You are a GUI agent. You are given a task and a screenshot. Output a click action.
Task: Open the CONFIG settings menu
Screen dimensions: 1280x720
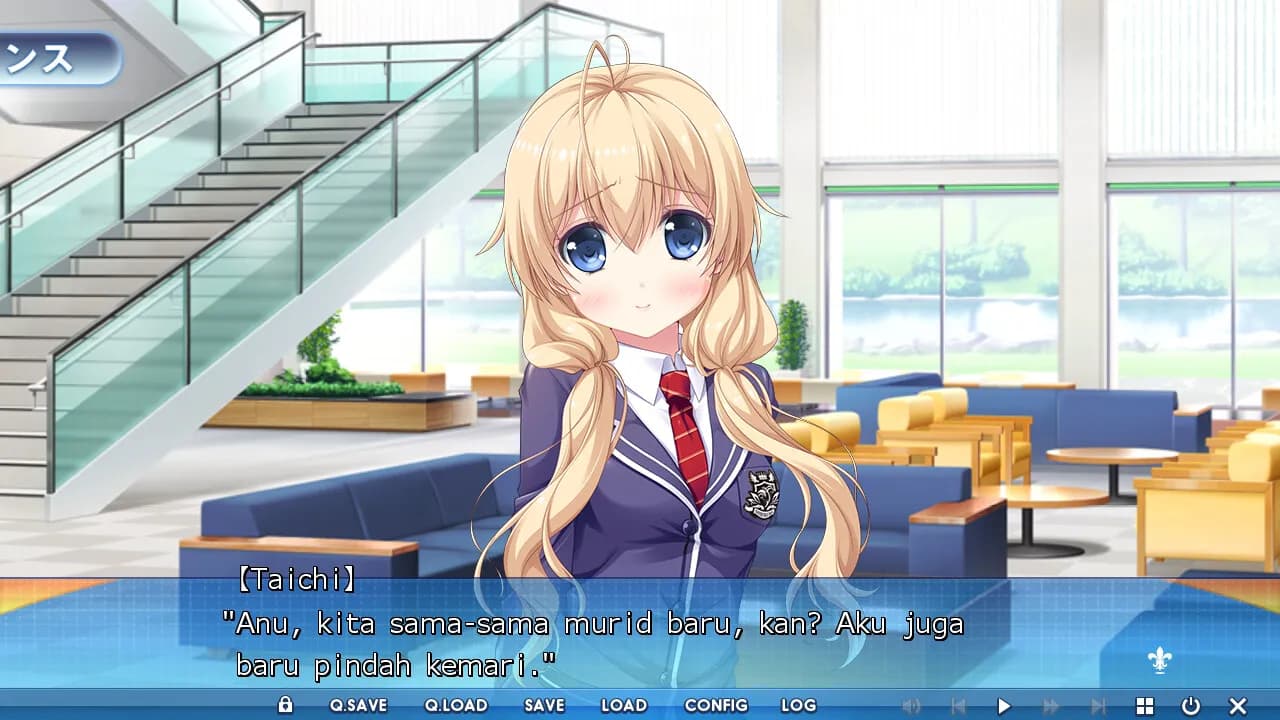point(716,706)
